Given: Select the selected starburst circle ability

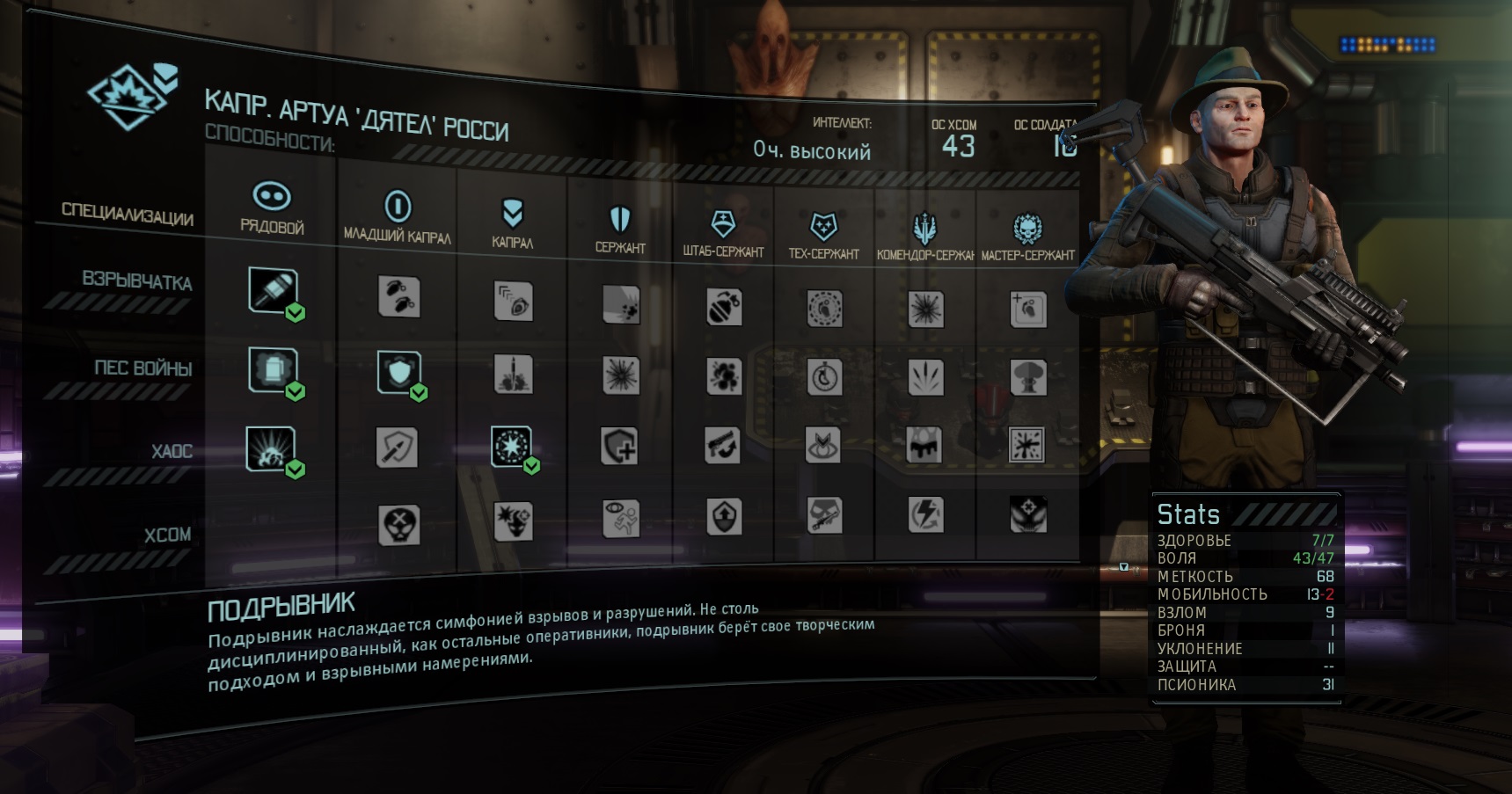Looking at the screenshot, I should coord(511,447).
